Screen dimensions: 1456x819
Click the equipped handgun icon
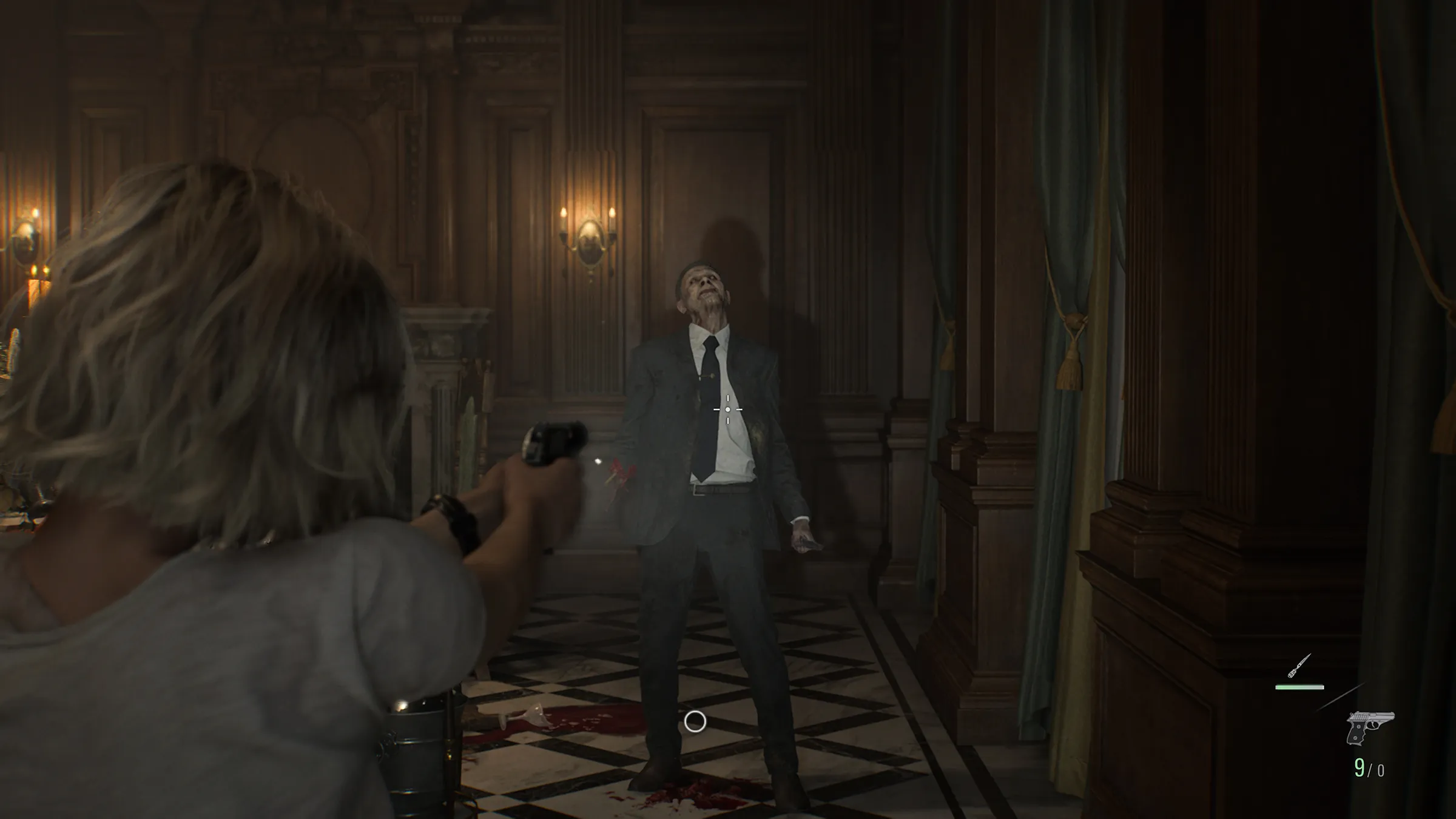(x=1369, y=727)
